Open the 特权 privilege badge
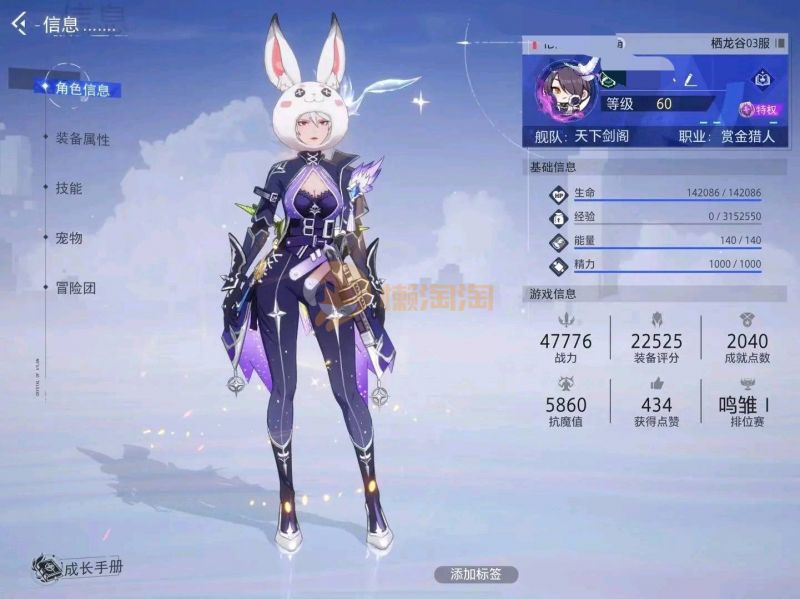Screen dimensions: 800x599 pyautogui.click(x=758, y=109)
